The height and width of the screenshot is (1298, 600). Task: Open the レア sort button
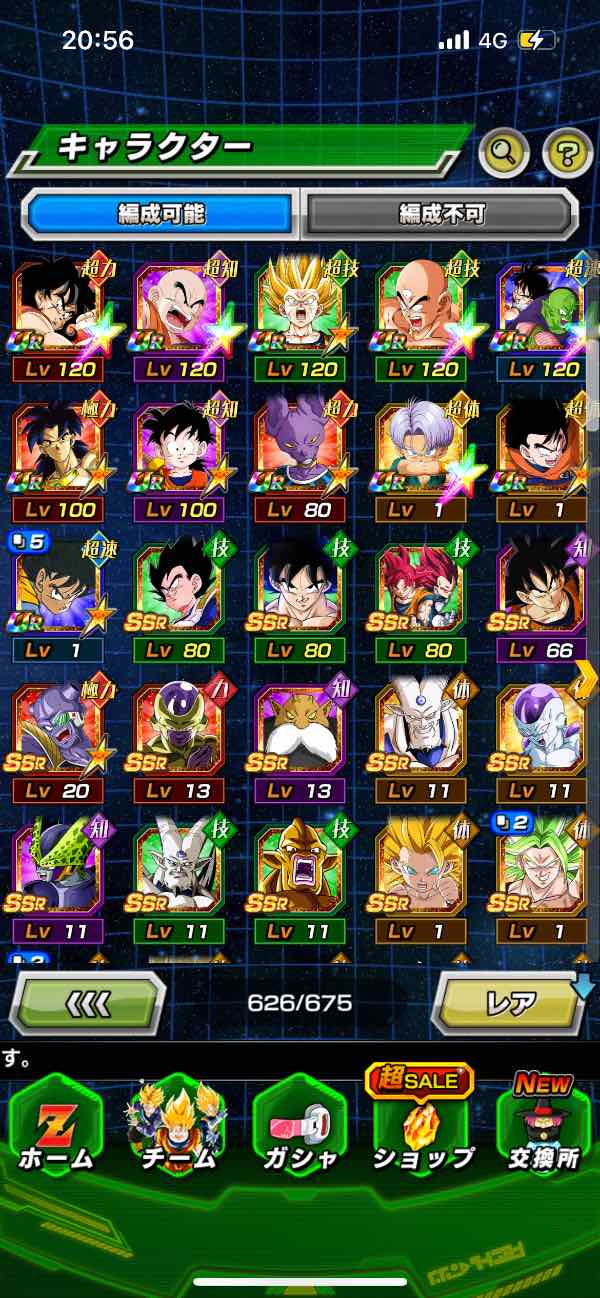click(x=508, y=1003)
